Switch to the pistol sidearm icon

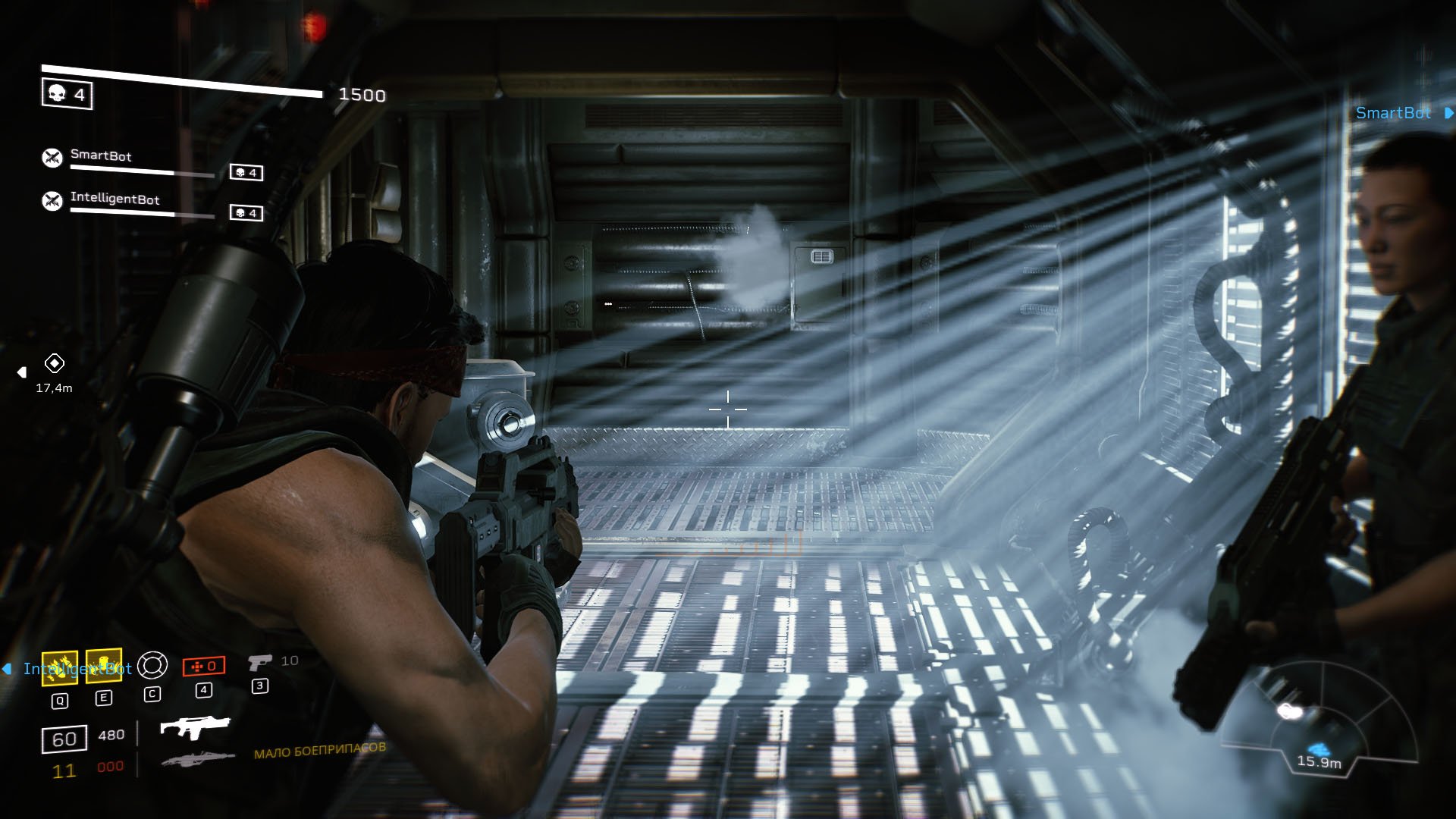[x=259, y=663]
